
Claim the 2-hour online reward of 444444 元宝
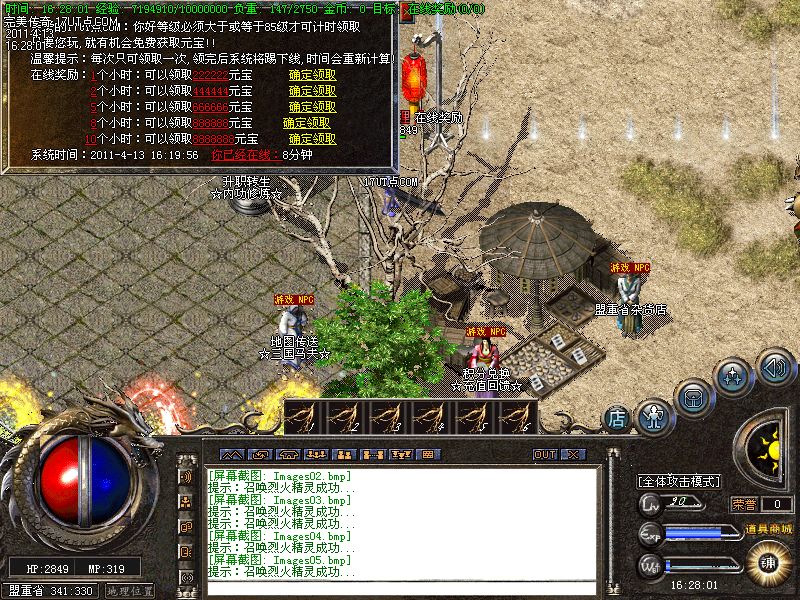(x=312, y=90)
